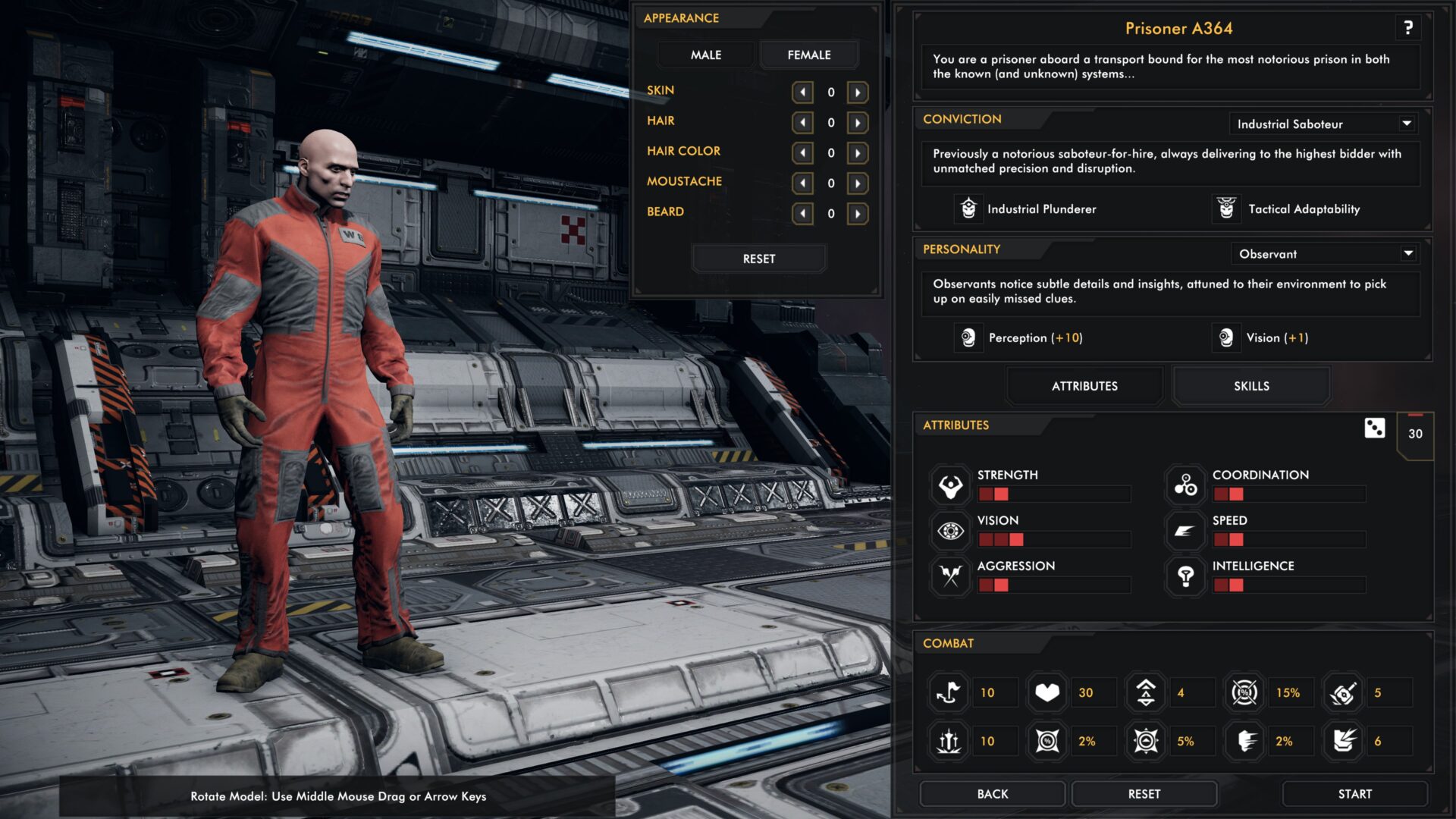Screen dimensions: 1456x819
Task: Go BACK to the previous screen
Action: coord(992,794)
